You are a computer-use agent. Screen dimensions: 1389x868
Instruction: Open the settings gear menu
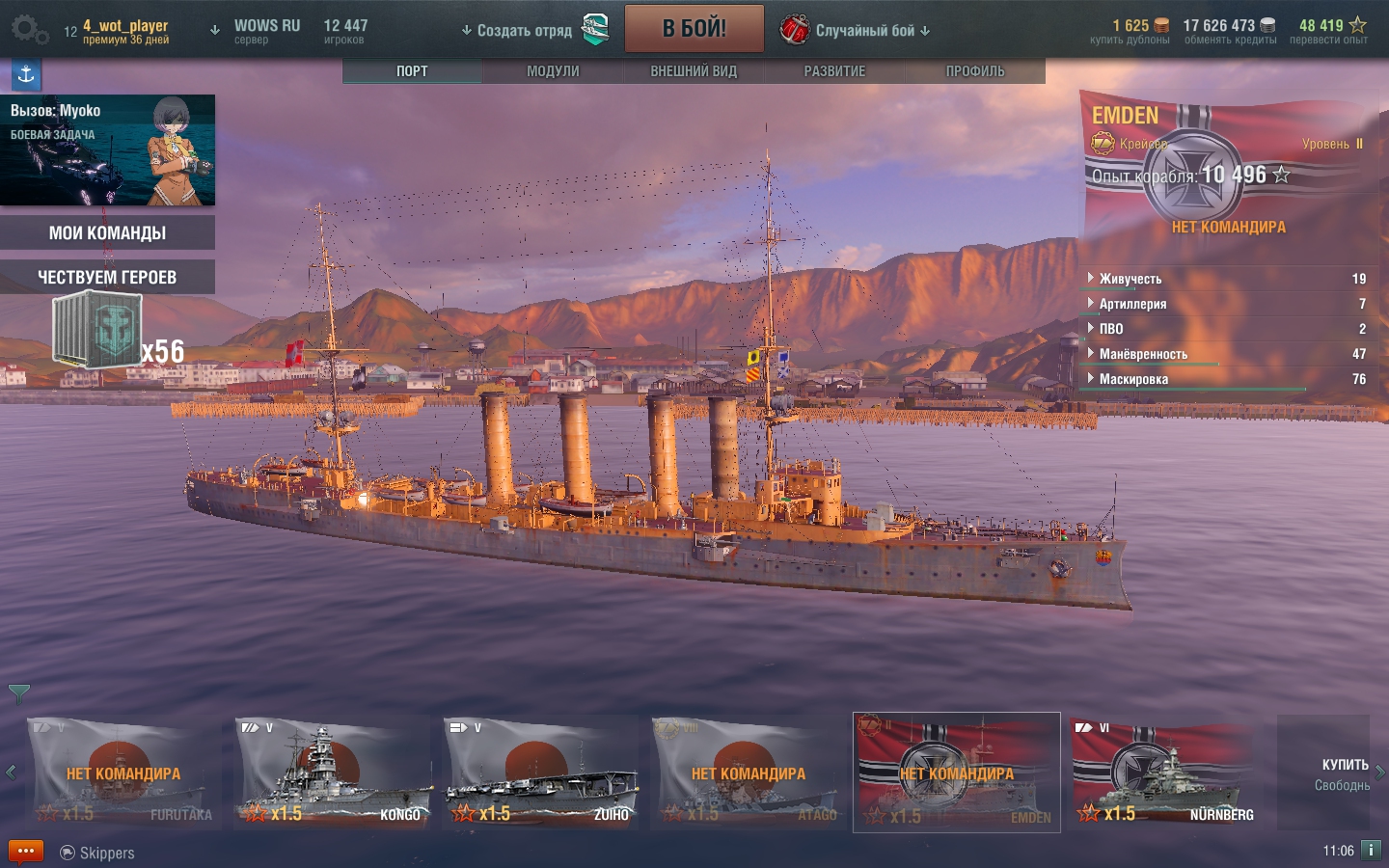pos(29,30)
